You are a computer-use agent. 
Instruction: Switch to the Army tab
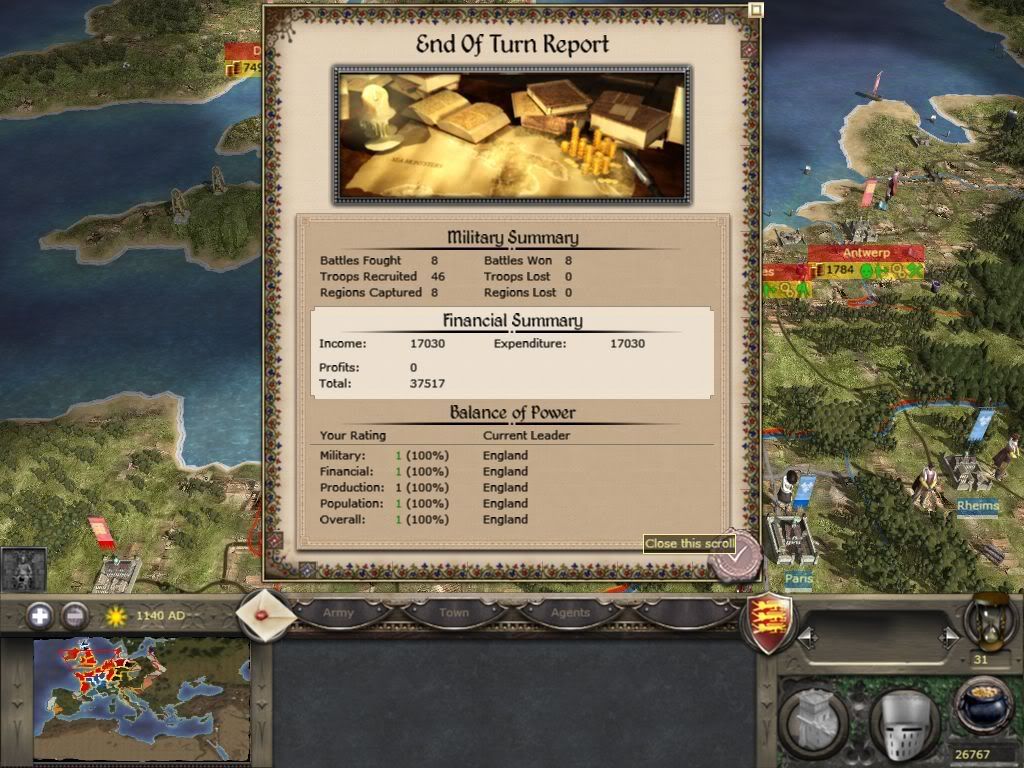(338, 613)
